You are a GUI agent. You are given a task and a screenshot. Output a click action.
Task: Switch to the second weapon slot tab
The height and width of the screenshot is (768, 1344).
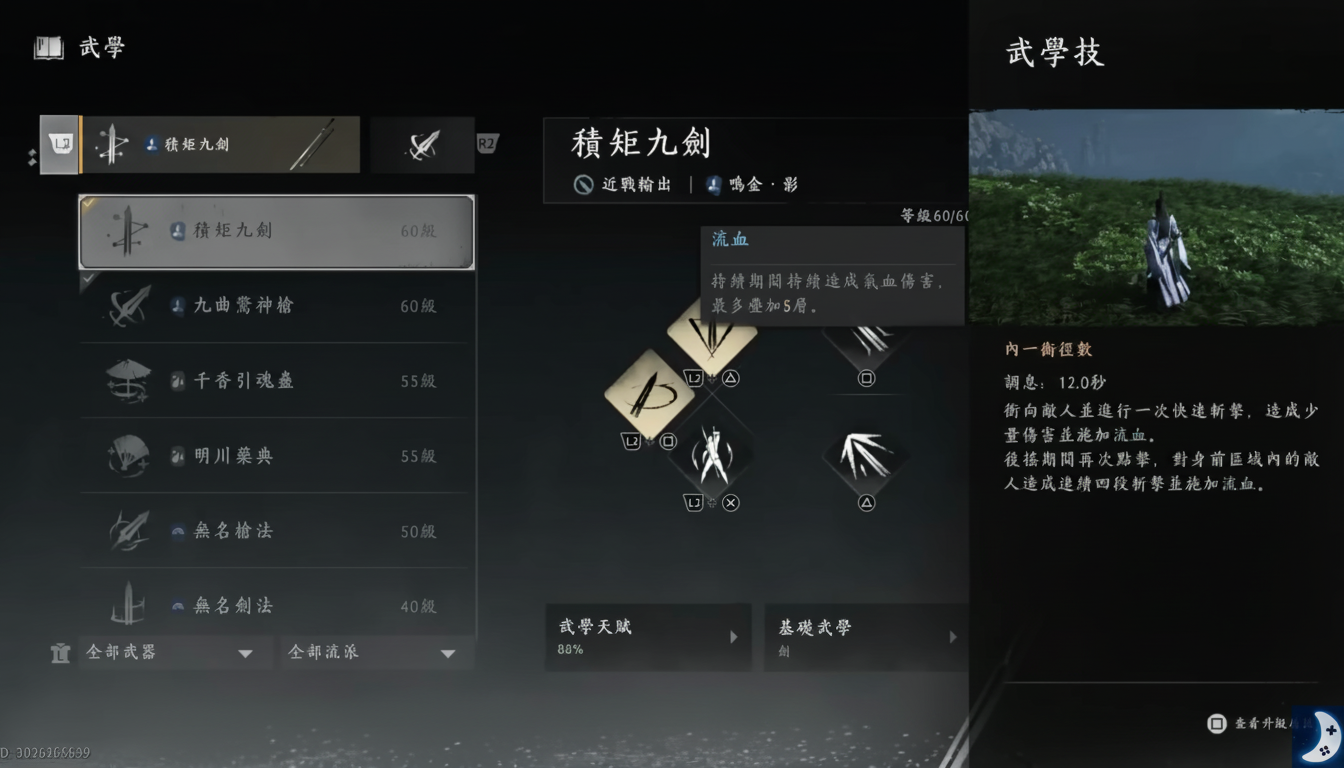coord(421,144)
